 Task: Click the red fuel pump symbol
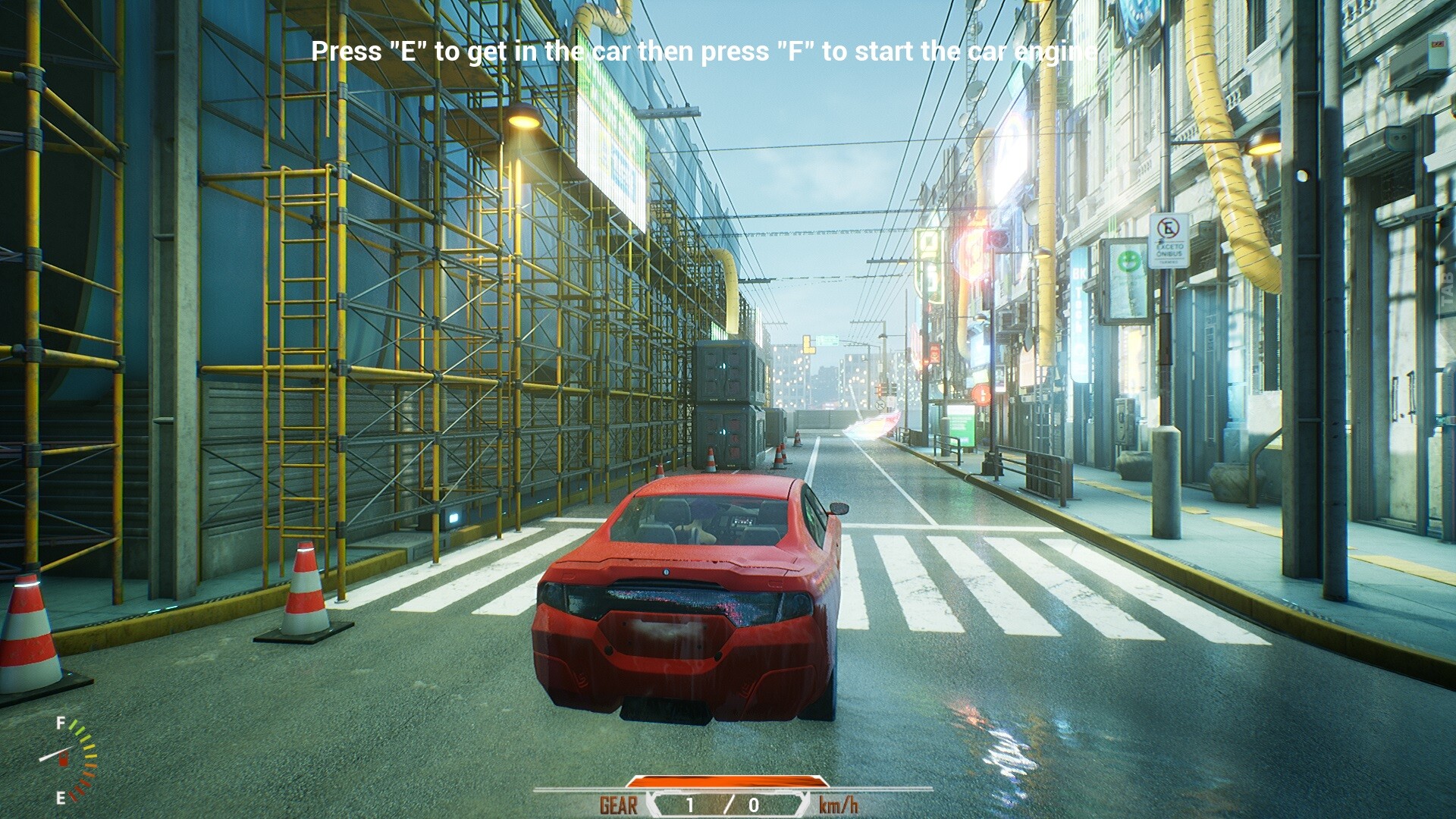tap(64, 759)
